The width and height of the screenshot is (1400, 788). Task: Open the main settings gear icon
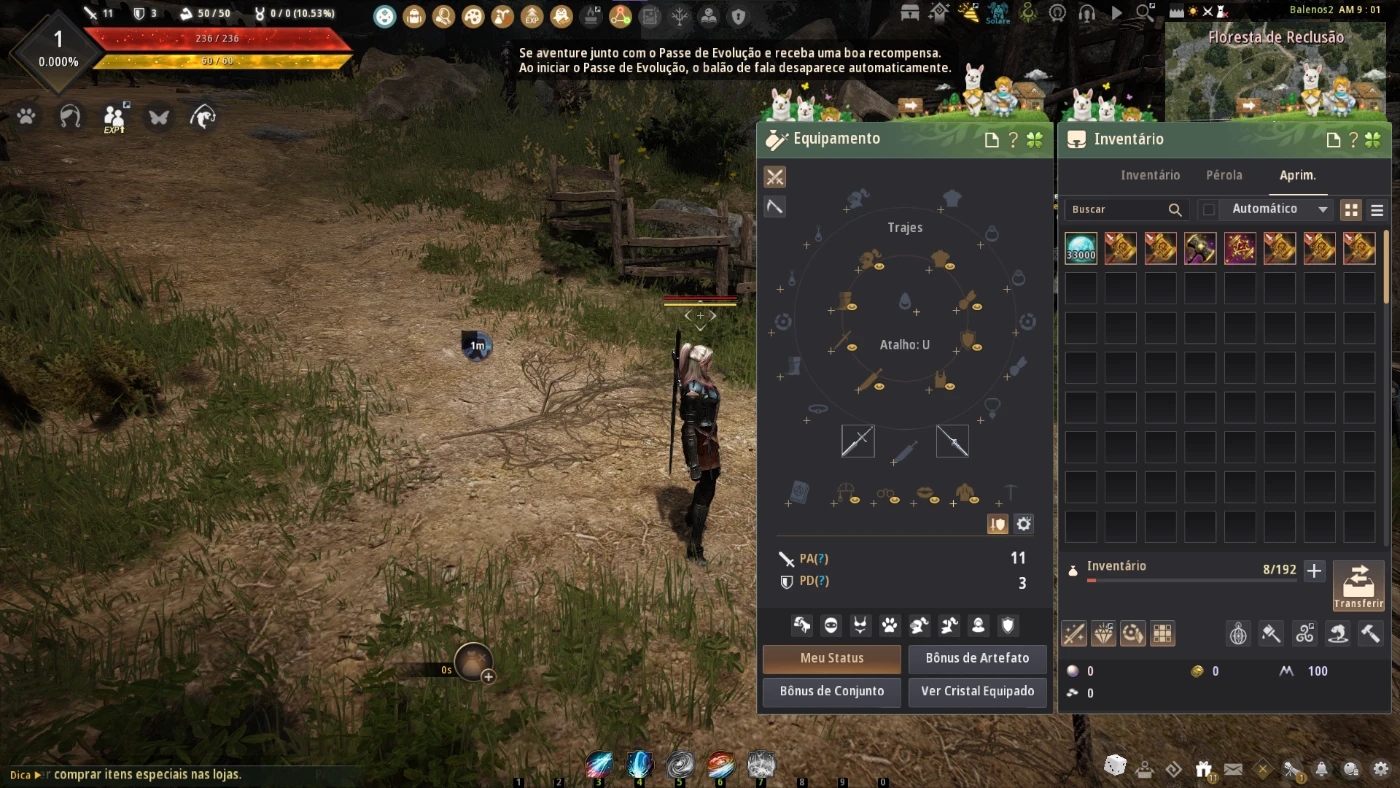pyautogui.click(x=1381, y=768)
